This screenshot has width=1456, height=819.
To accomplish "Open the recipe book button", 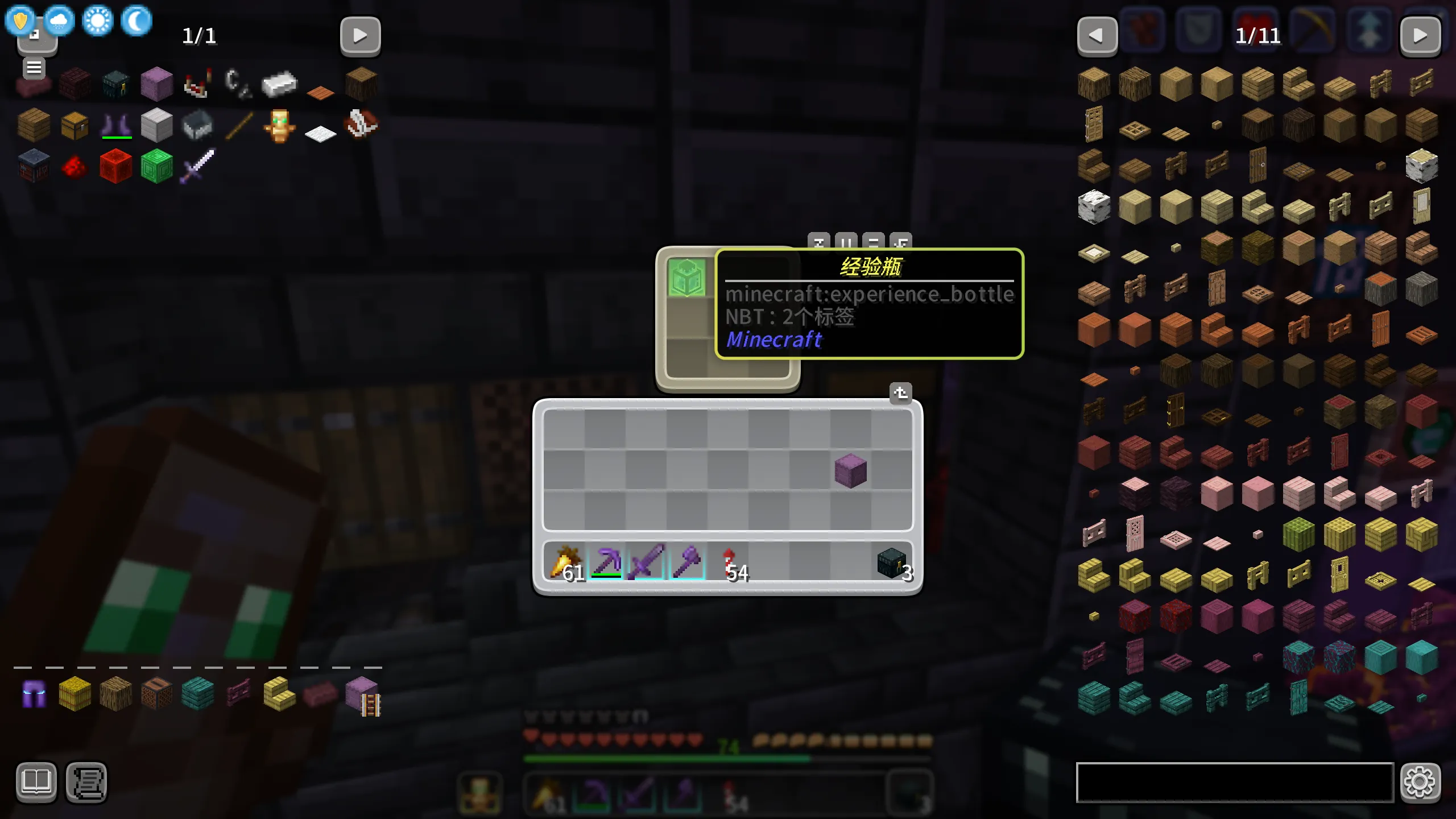I will coord(36,782).
